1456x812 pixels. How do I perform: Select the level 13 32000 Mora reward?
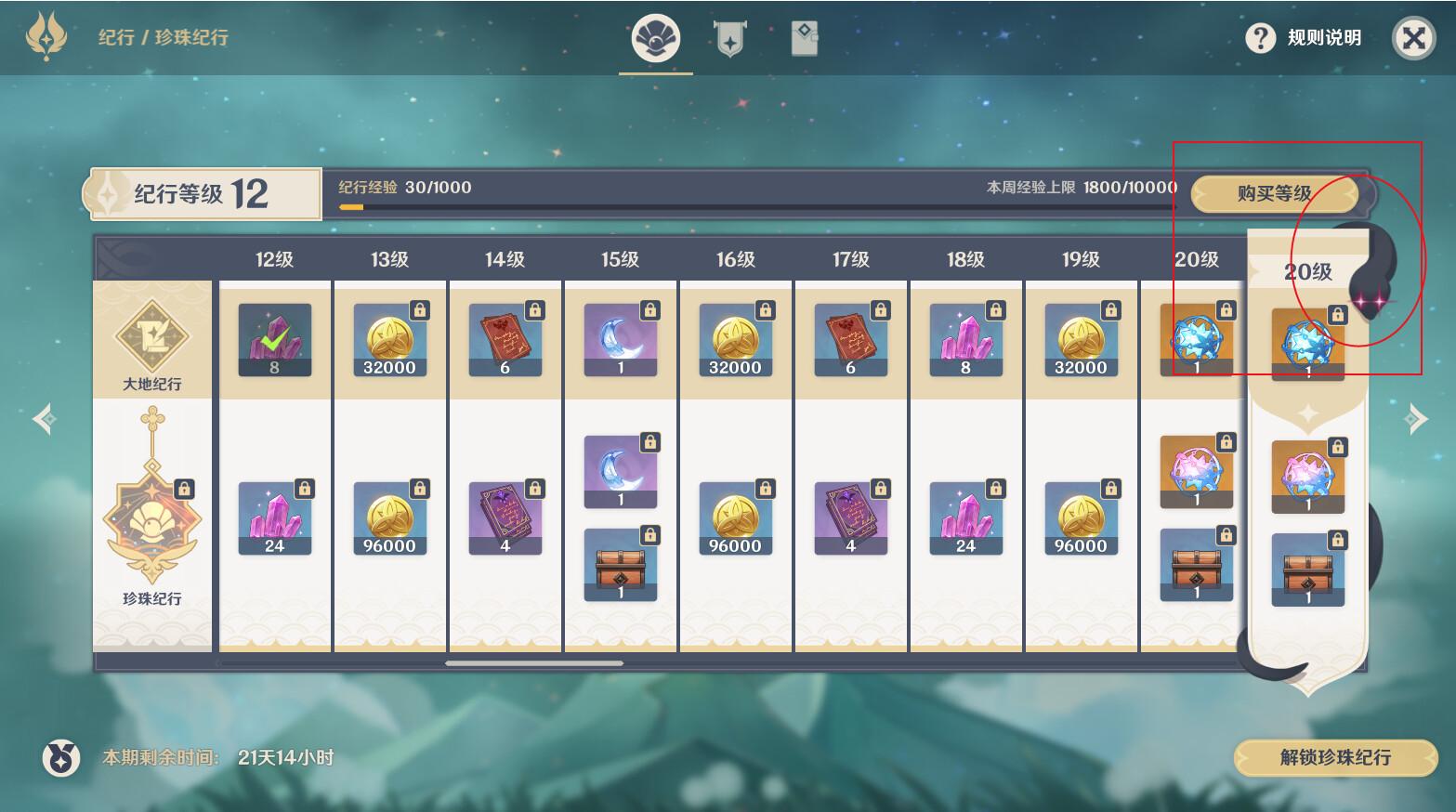pyautogui.click(x=389, y=340)
